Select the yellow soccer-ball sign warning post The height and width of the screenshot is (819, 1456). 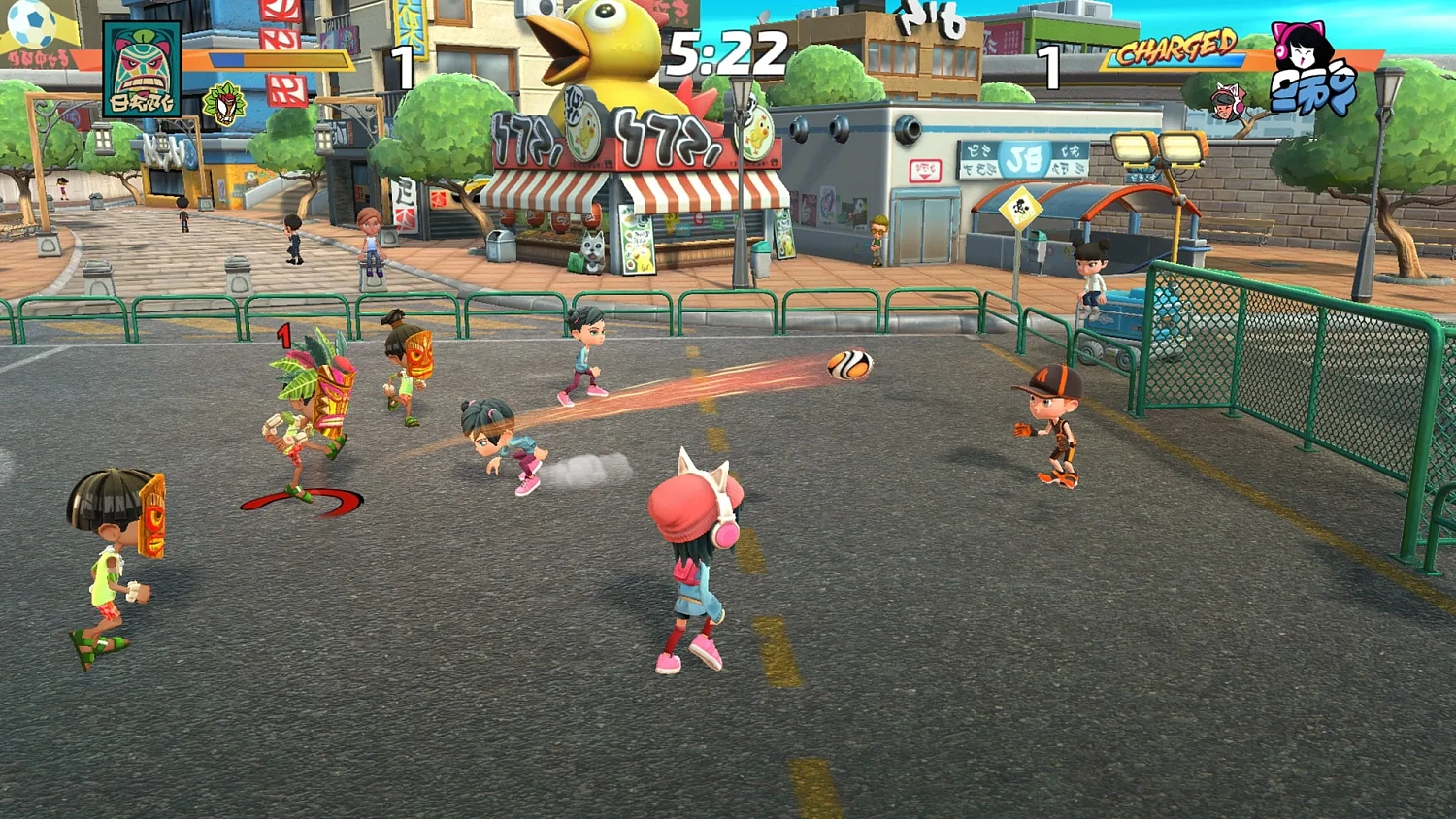coord(1019,206)
